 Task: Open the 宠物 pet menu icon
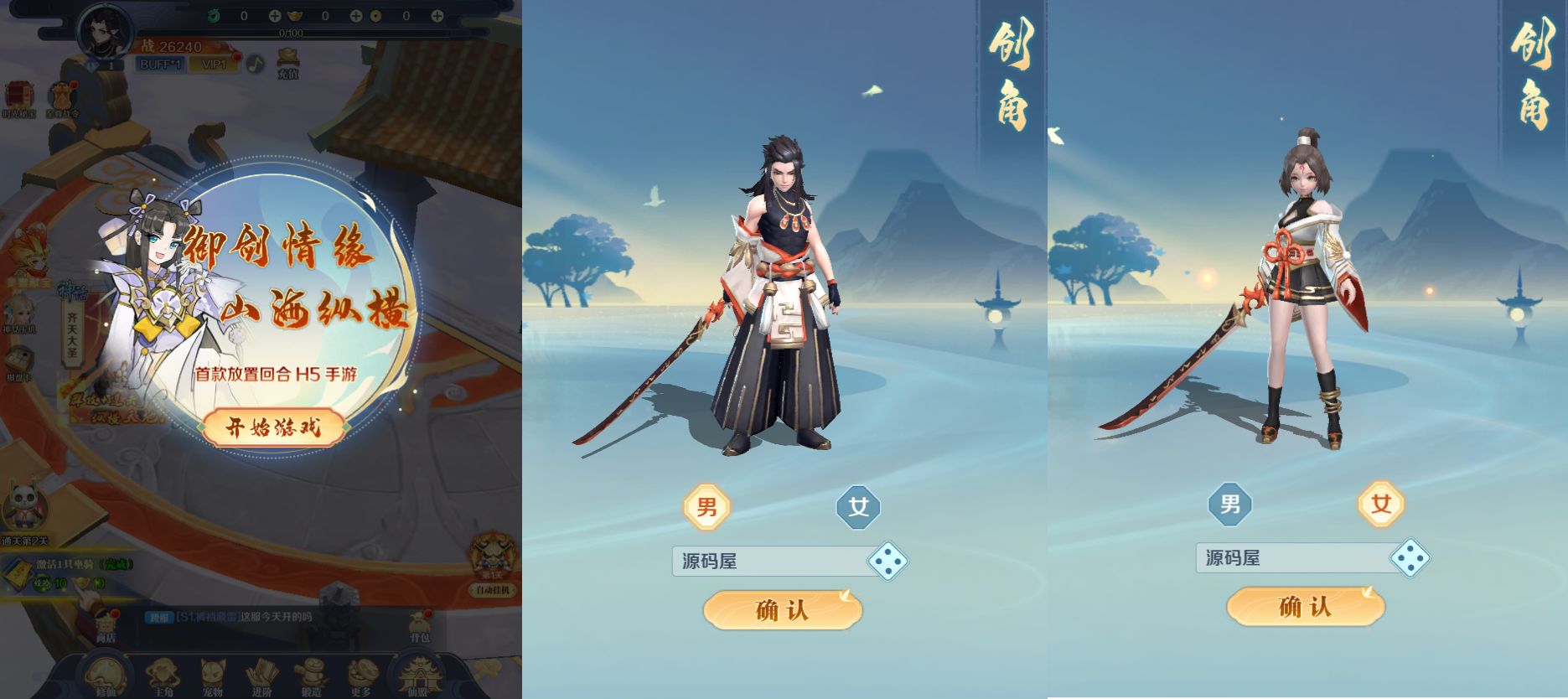click(x=211, y=672)
